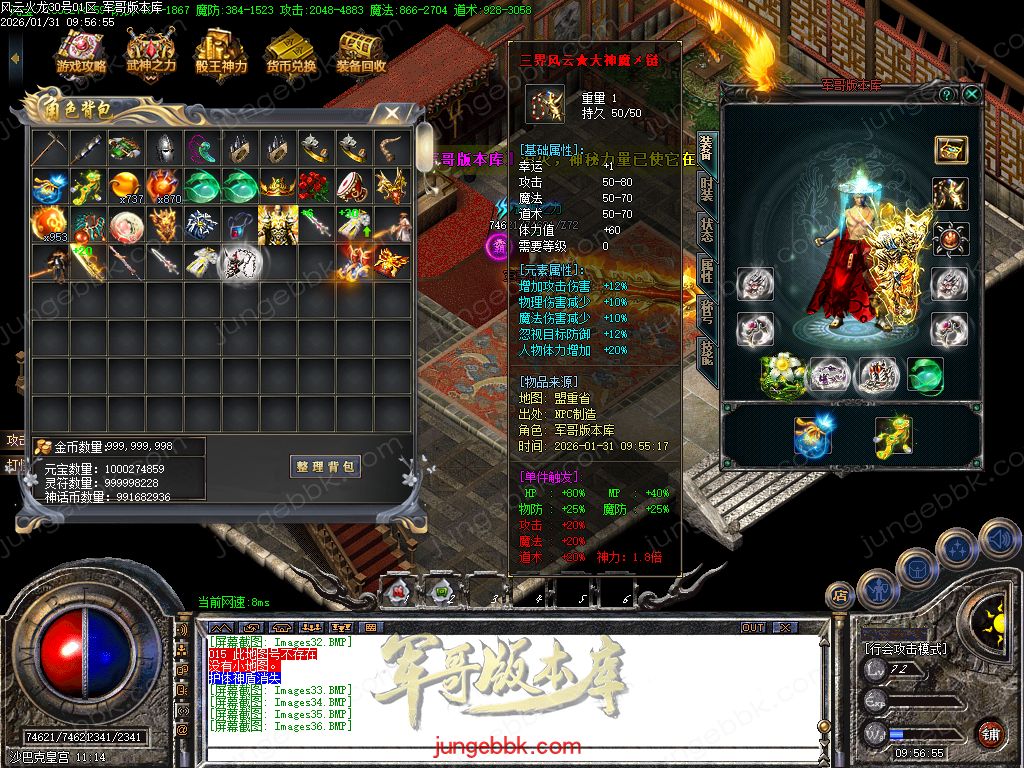Image resolution: width=1024 pixels, height=768 pixels.
Task: Click the chat window OUT button
Action: point(753,627)
